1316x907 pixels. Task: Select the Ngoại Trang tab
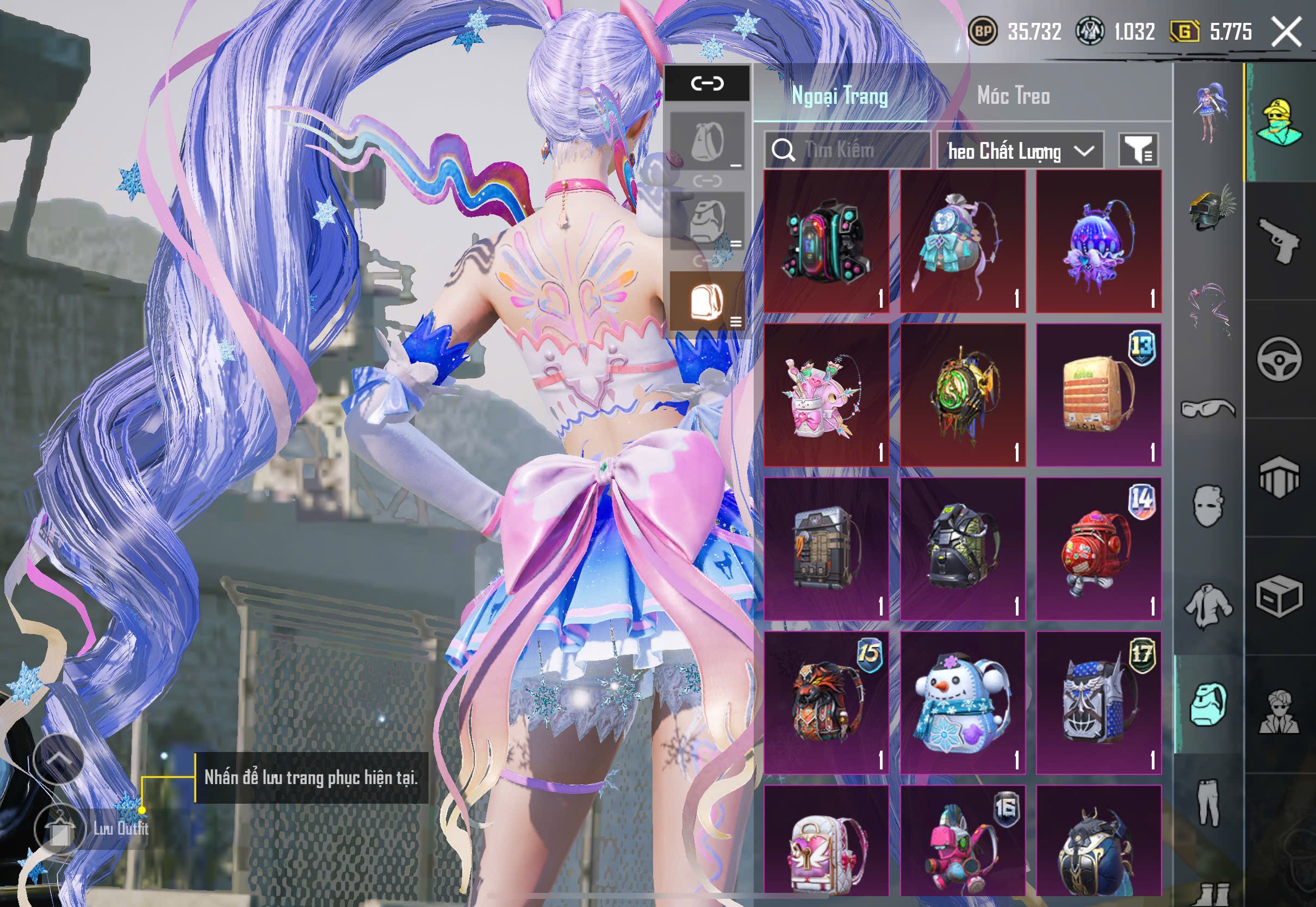839,96
